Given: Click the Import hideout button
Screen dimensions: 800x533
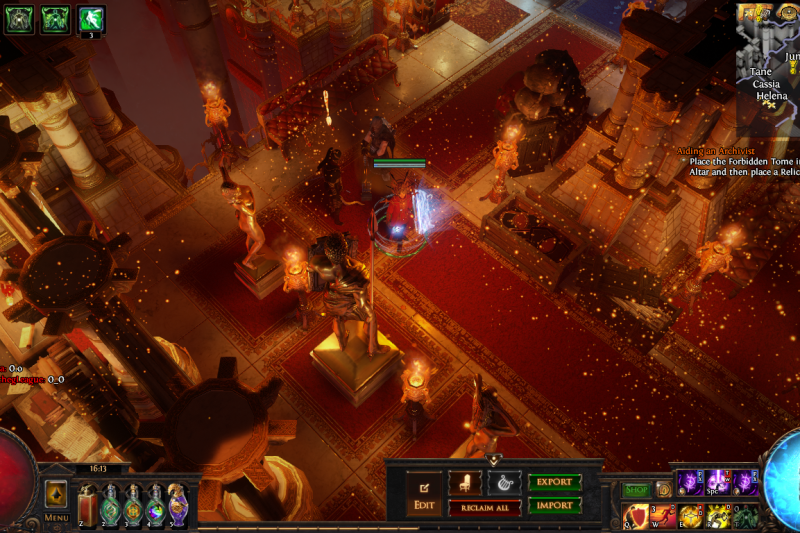Looking at the screenshot, I should point(554,506).
